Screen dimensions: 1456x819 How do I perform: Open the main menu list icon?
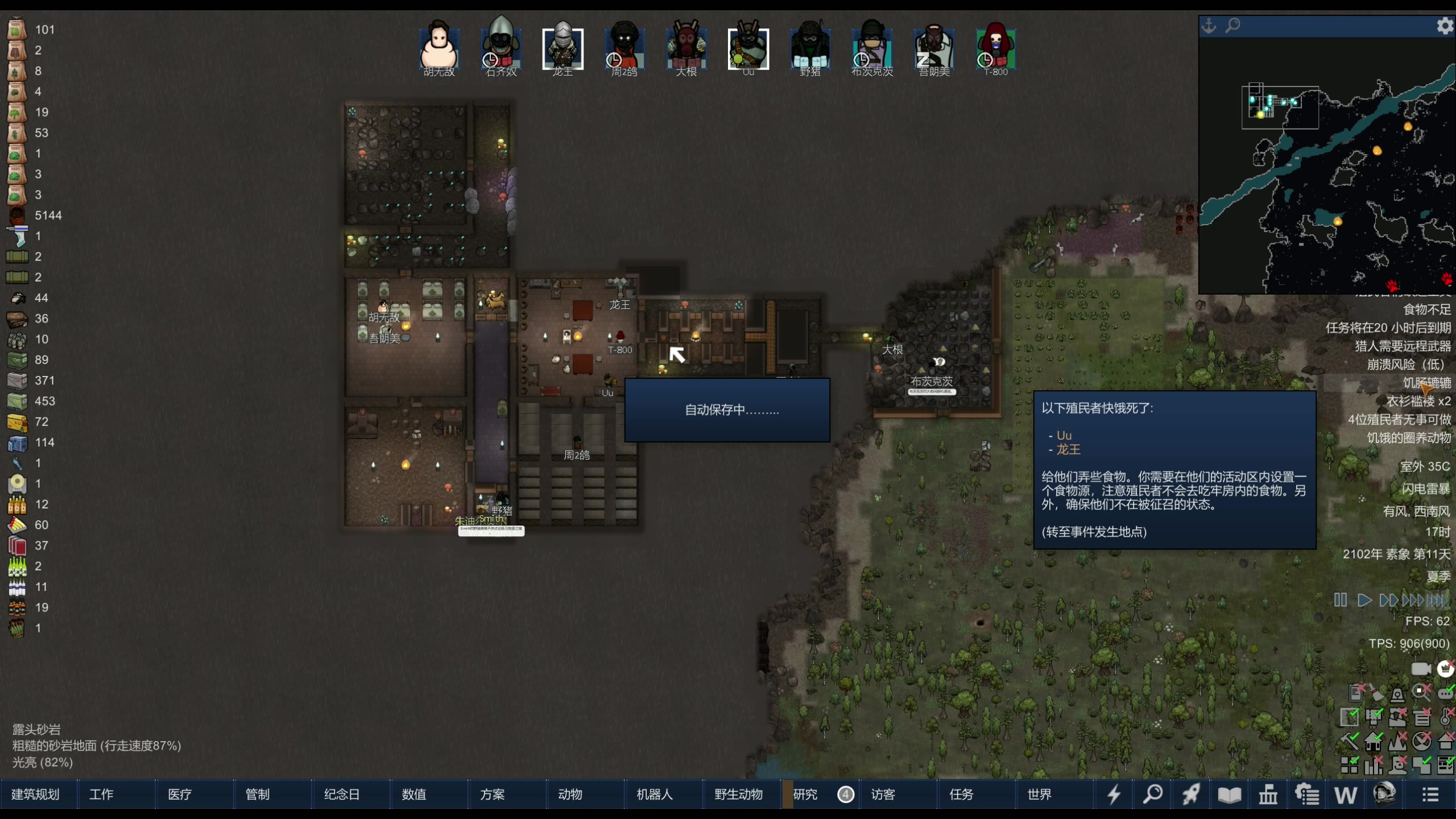pyautogui.click(x=1431, y=794)
